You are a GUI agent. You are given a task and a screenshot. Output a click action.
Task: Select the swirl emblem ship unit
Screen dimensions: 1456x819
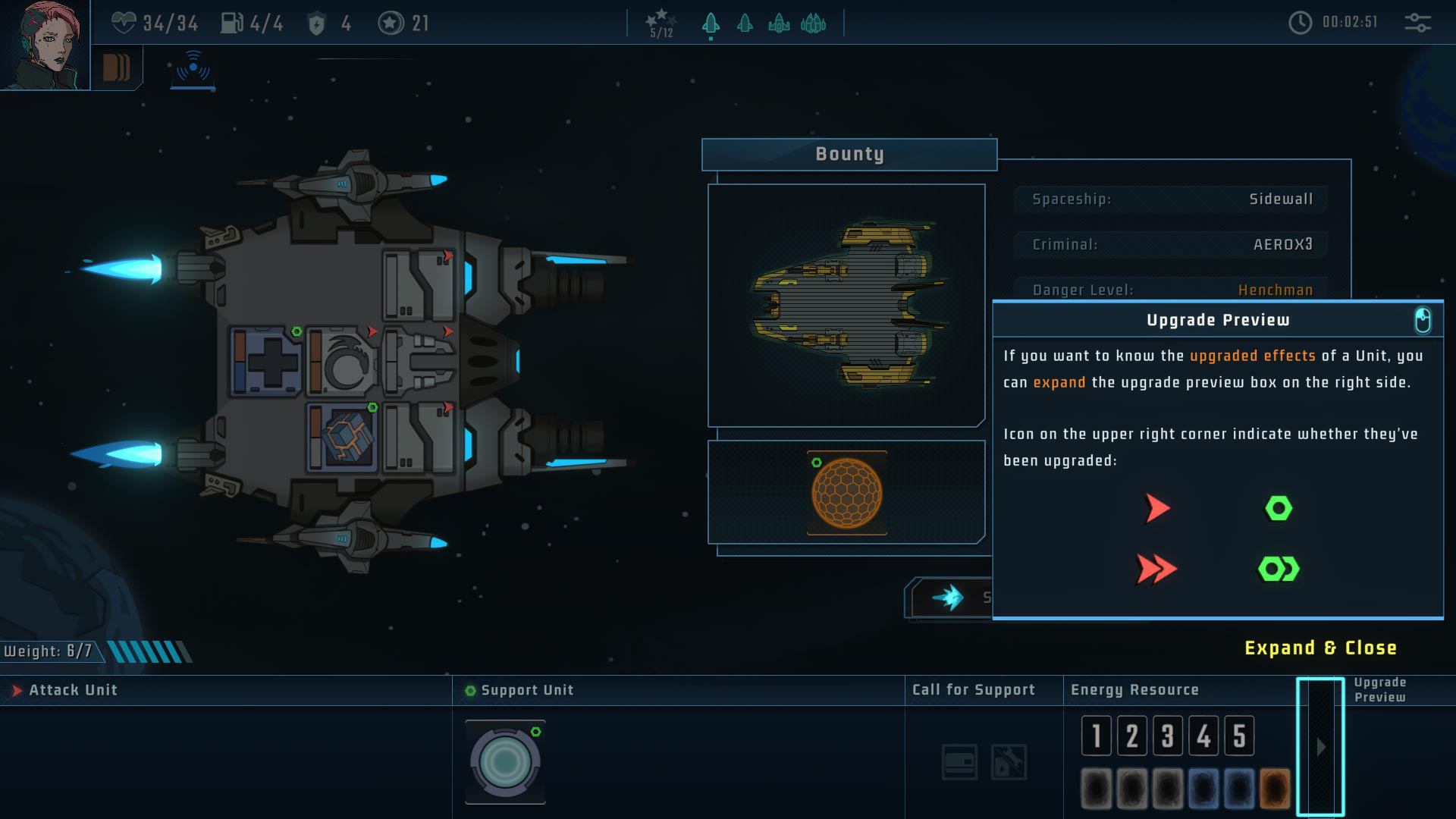click(343, 362)
